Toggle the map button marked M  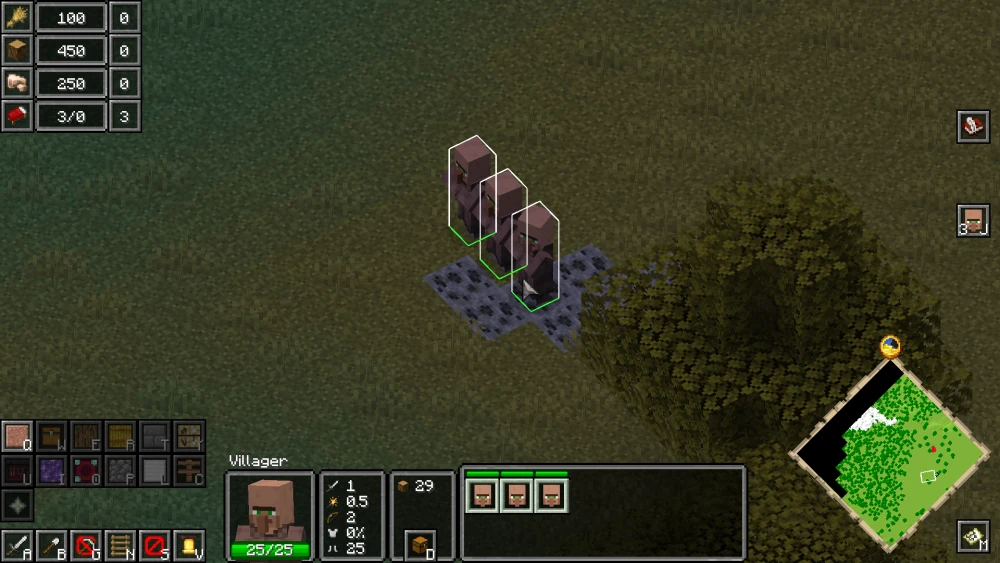click(973, 537)
